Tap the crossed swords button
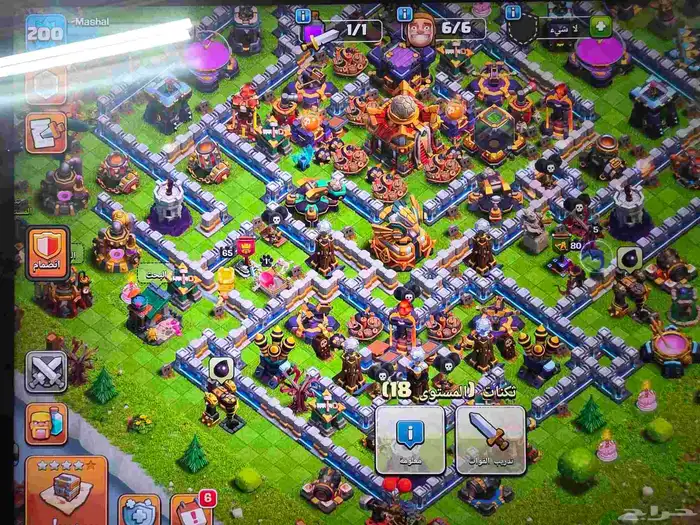Image resolution: width=700 pixels, height=525 pixels. tap(46, 371)
